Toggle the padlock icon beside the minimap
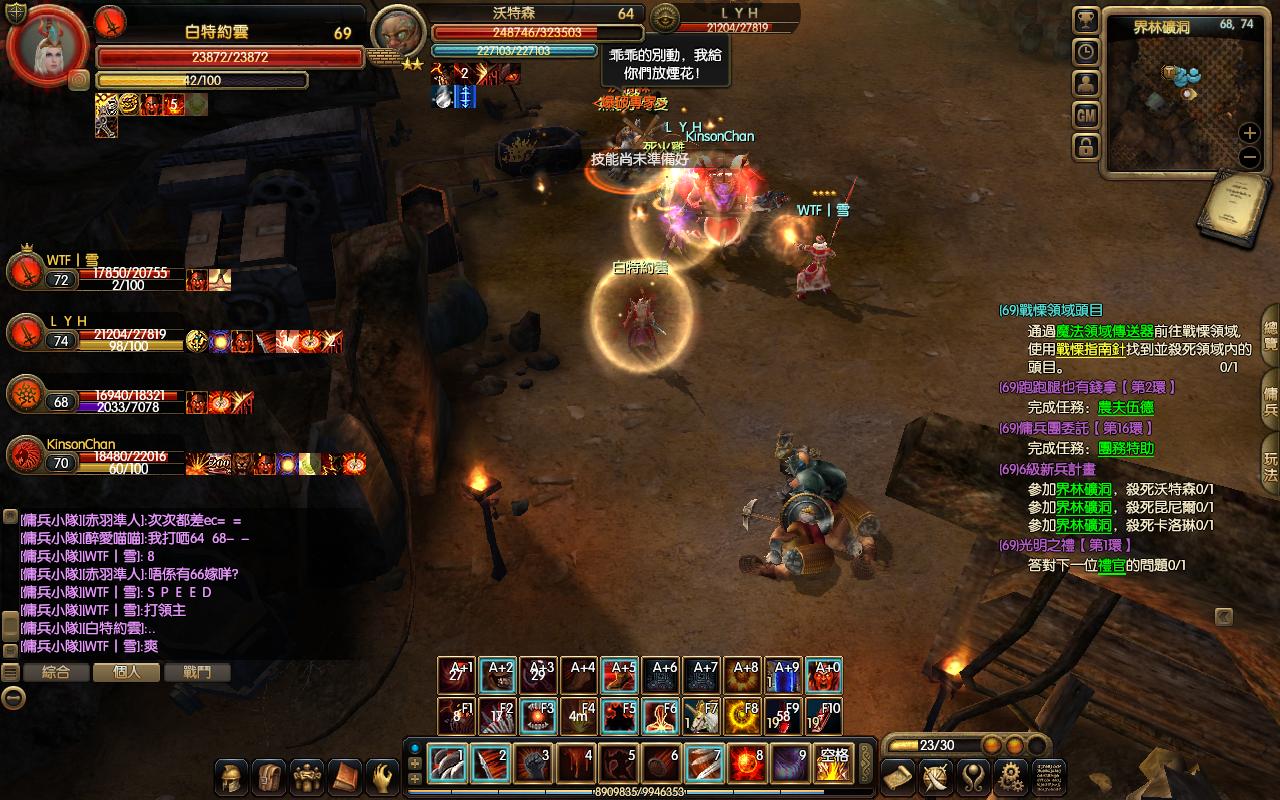 coord(1086,147)
